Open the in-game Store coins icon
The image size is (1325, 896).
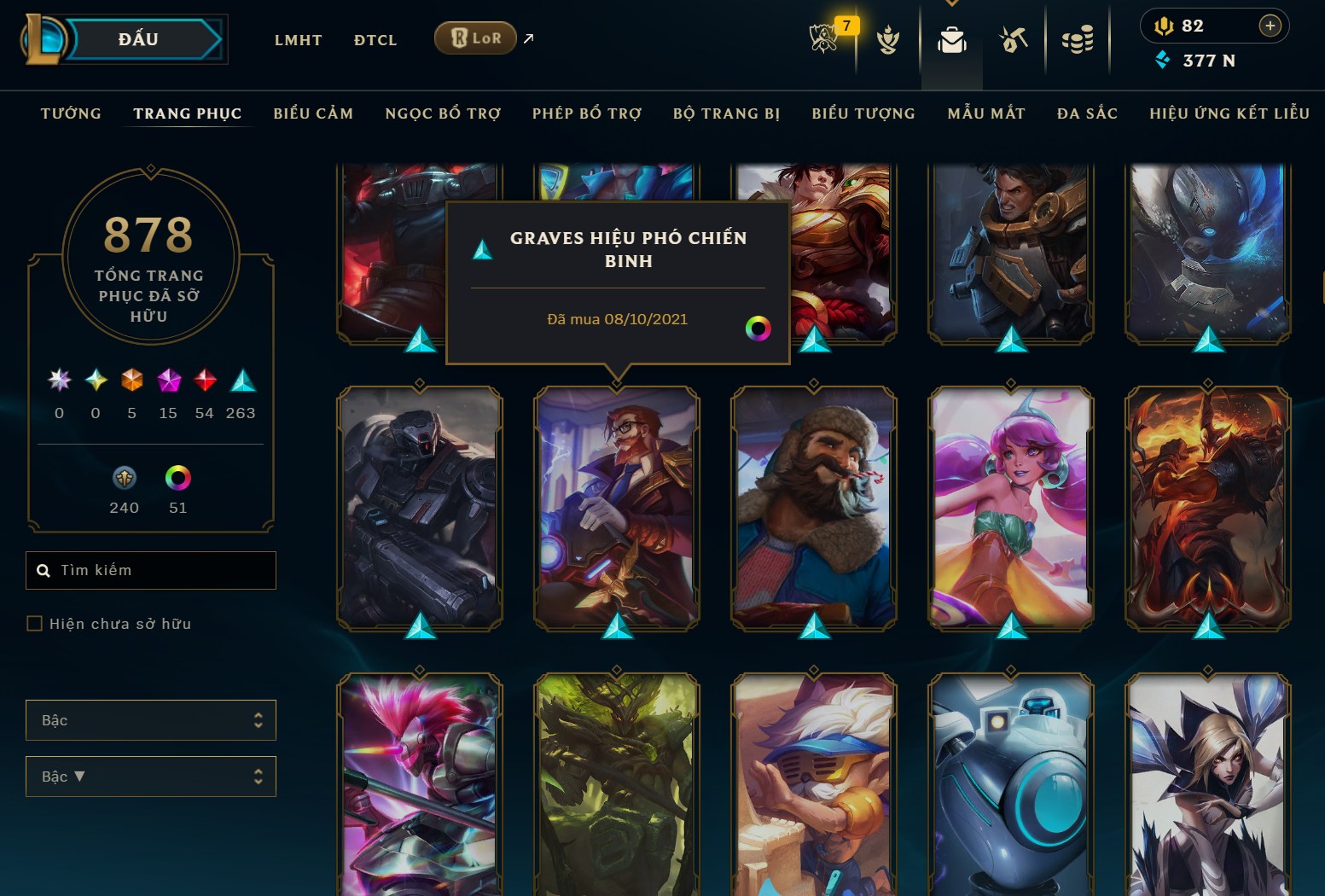point(1078,38)
